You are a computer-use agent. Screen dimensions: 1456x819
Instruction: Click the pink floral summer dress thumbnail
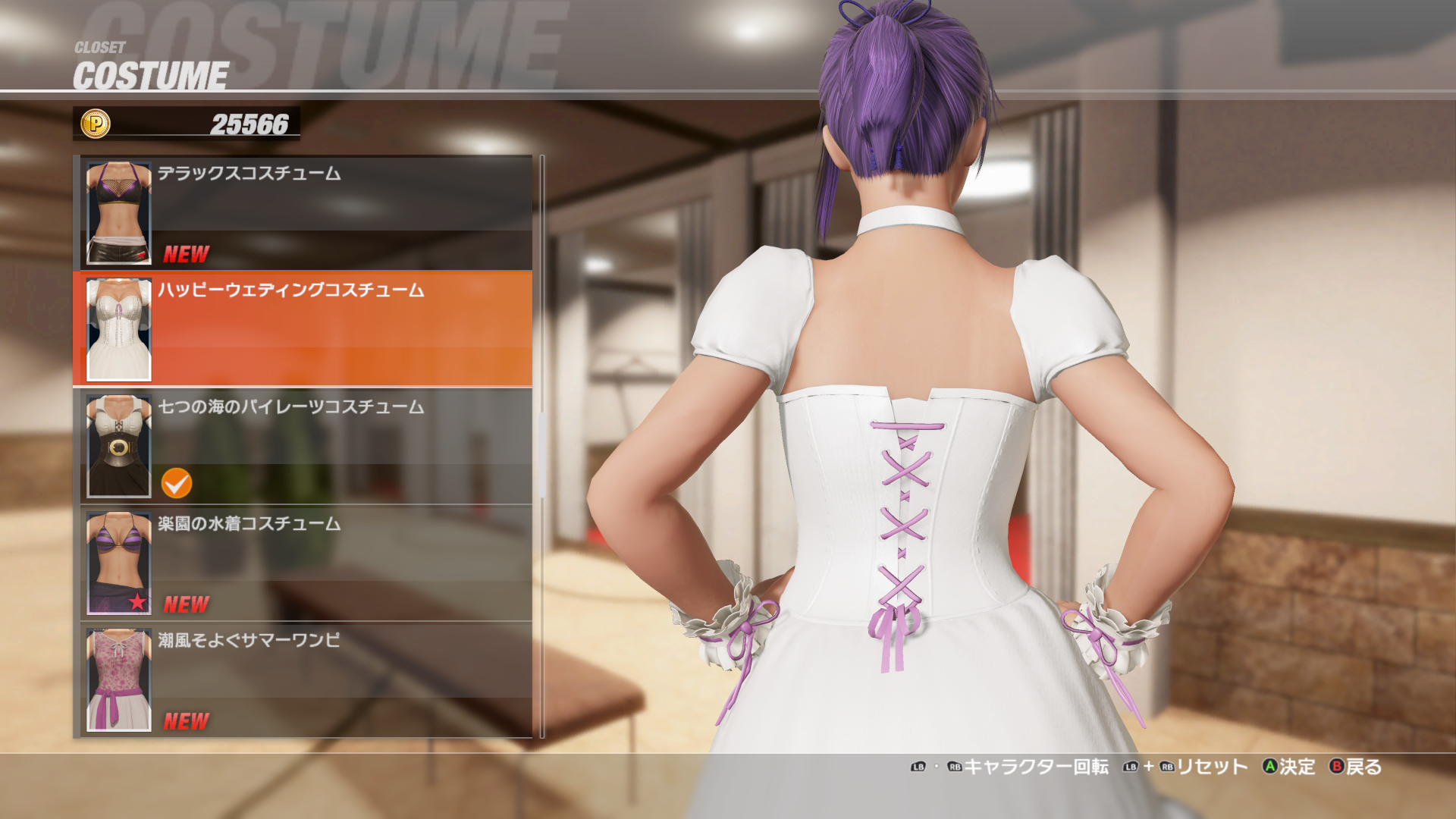click(119, 680)
